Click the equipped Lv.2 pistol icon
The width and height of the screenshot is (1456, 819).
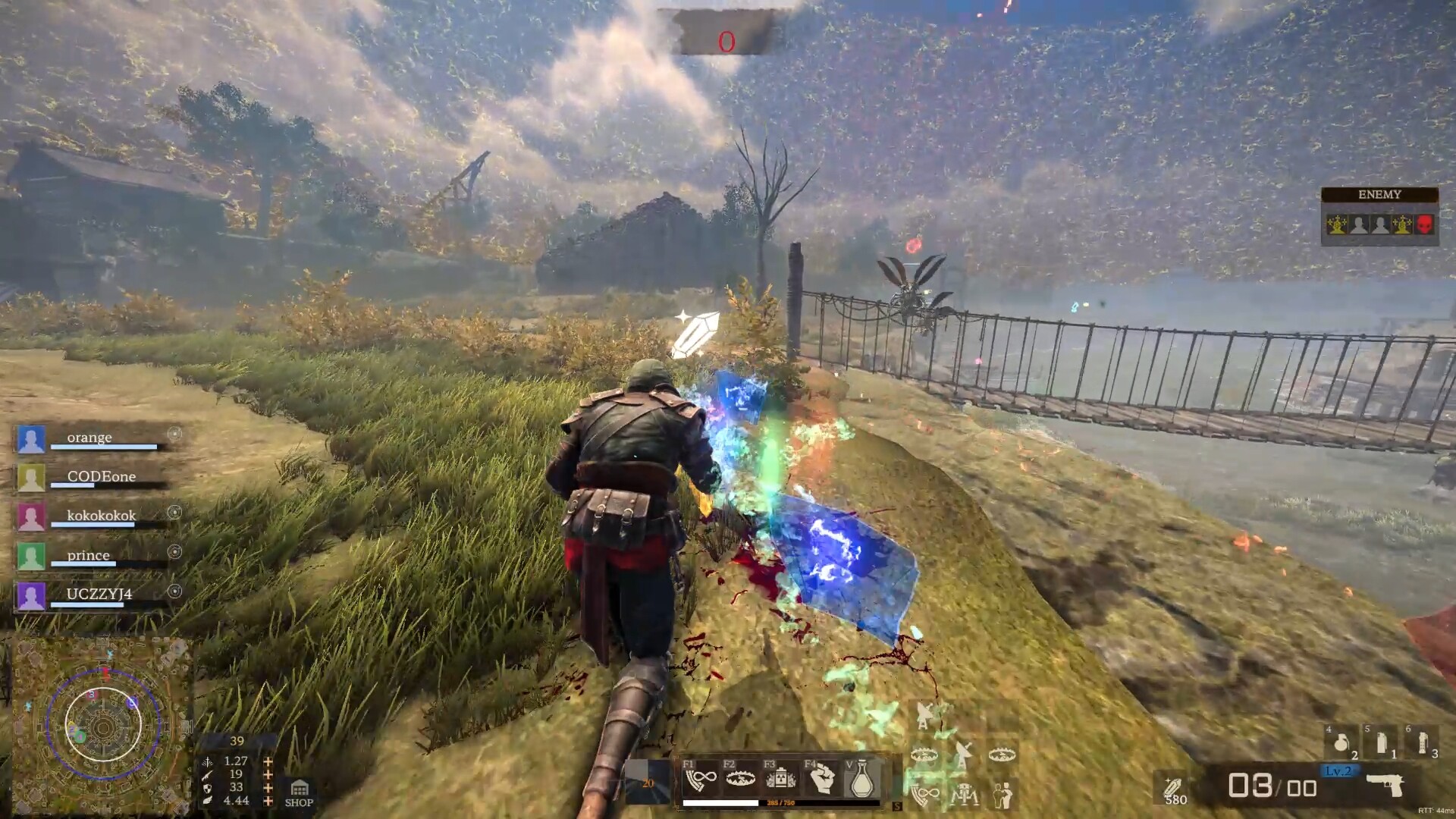tap(1385, 786)
